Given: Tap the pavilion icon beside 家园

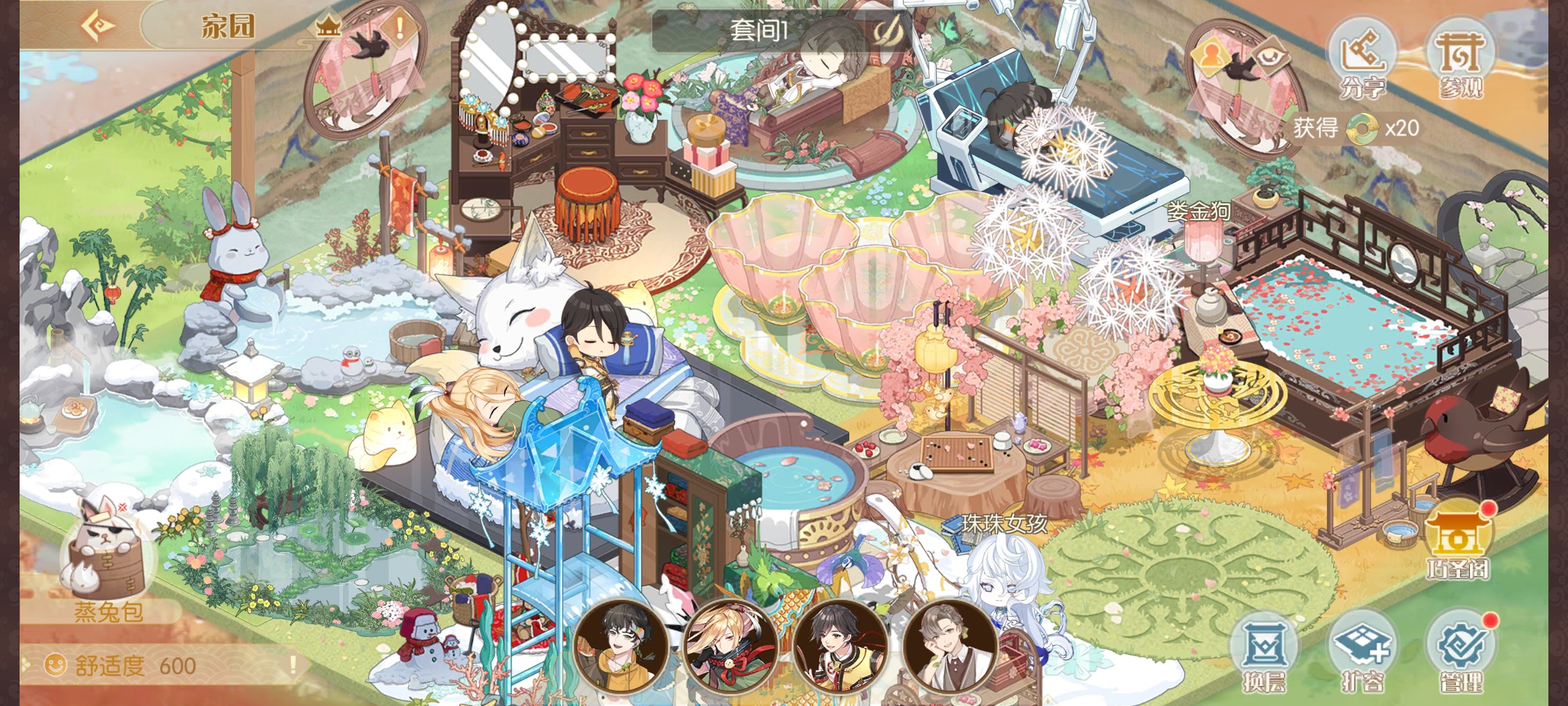Looking at the screenshot, I should click(328, 27).
